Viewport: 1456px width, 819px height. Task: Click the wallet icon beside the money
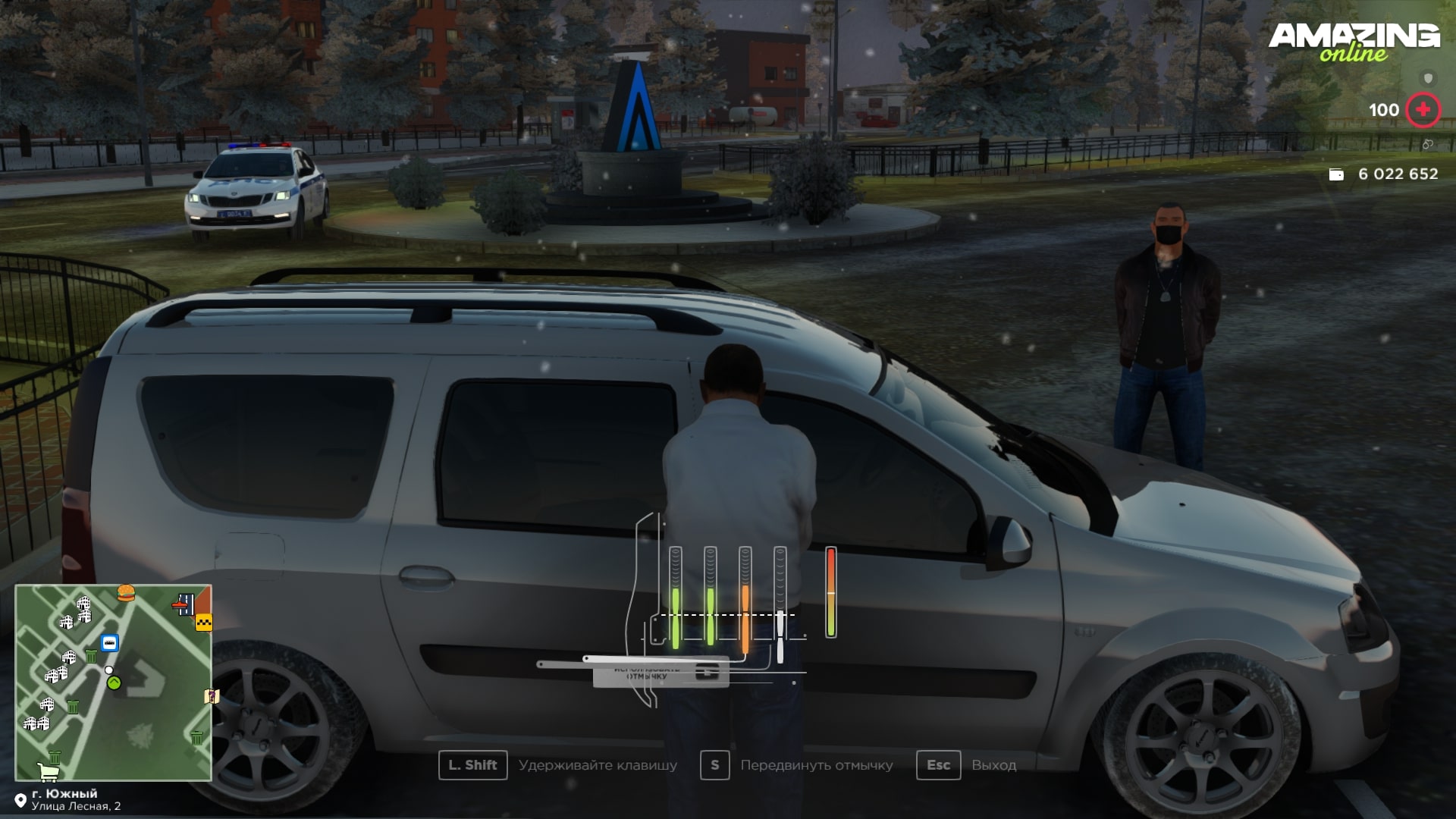click(1336, 174)
